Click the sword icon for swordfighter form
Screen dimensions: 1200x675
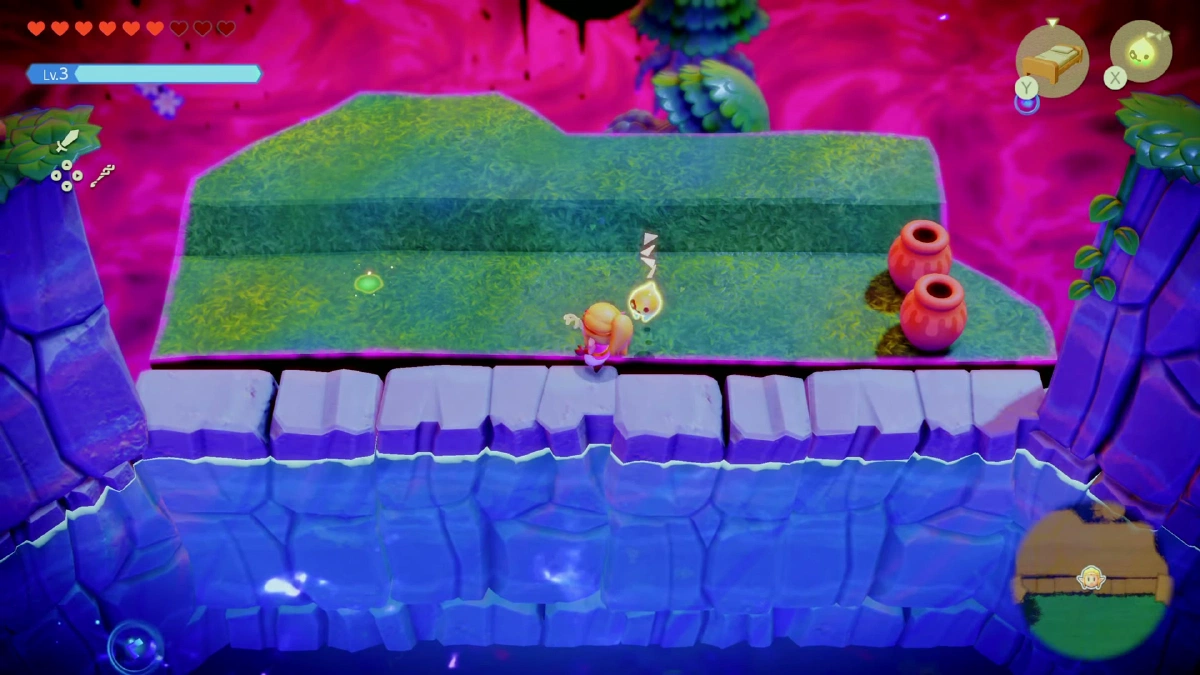click(x=66, y=140)
